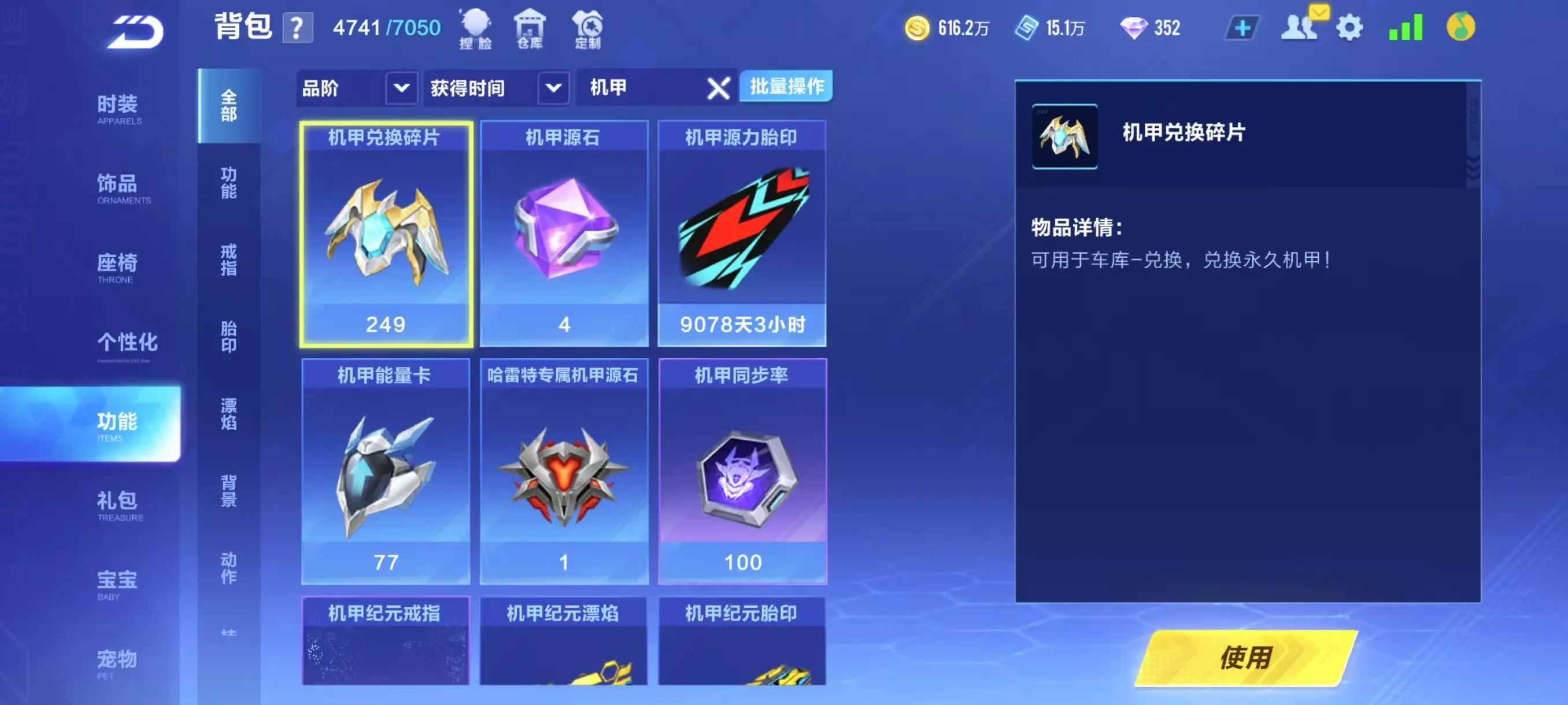Open the 仓库 warehouse icon
The image size is (1568, 705).
click(531, 27)
